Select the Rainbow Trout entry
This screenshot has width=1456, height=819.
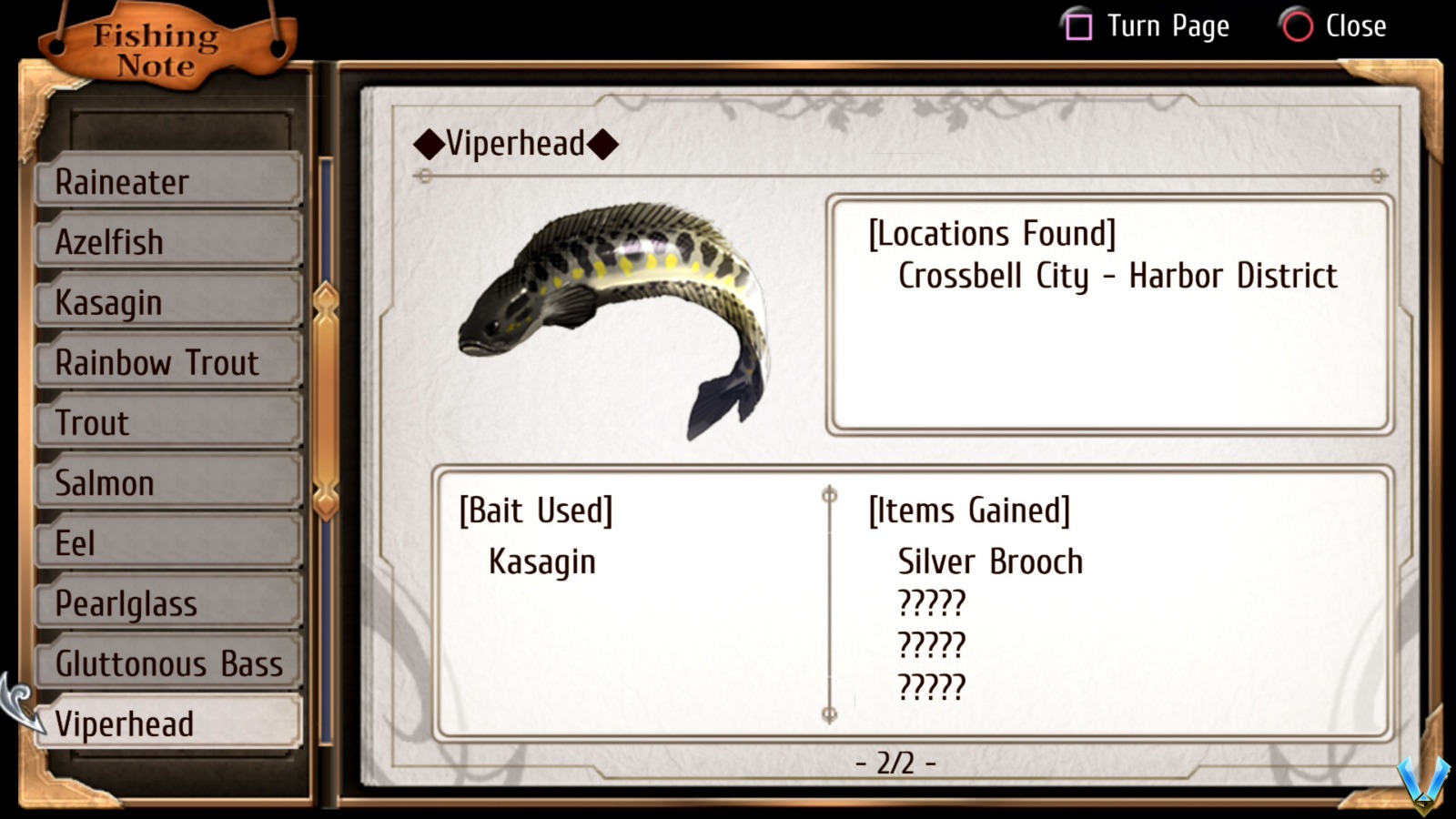[168, 362]
